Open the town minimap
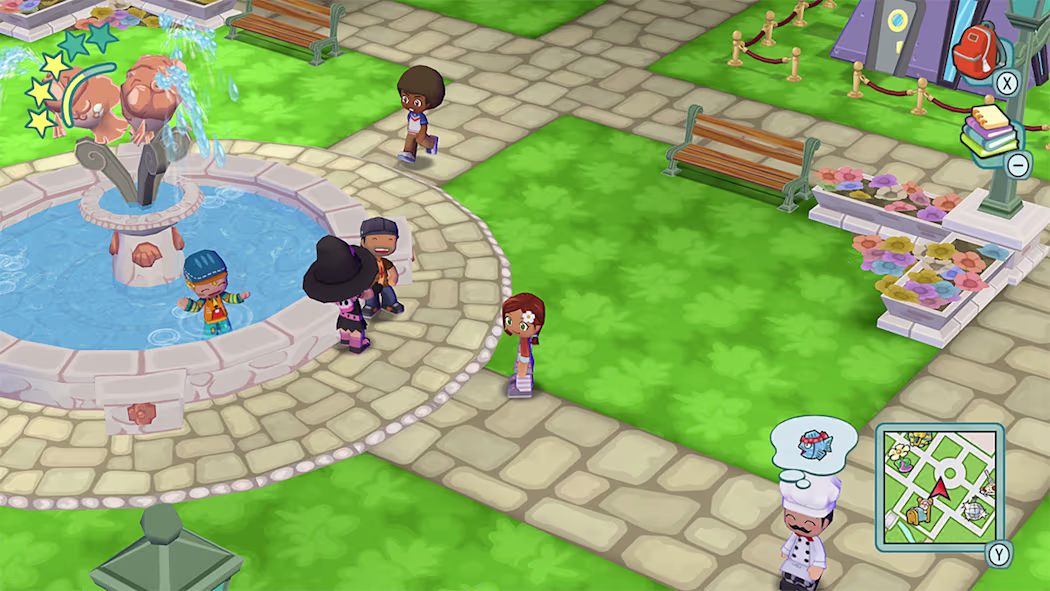The height and width of the screenshot is (591, 1050). pos(939,488)
